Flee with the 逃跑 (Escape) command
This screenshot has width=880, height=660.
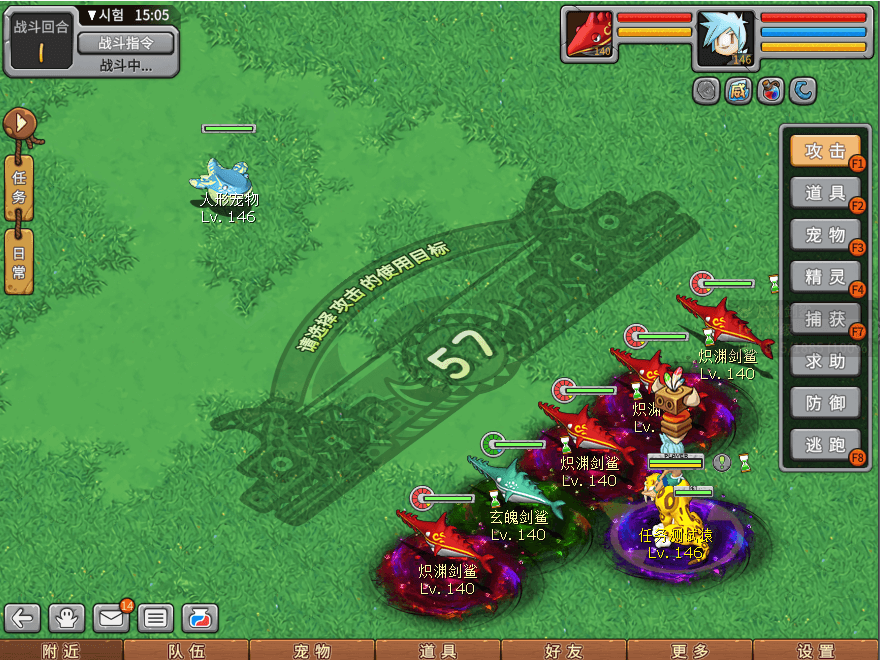click(825, 445)
